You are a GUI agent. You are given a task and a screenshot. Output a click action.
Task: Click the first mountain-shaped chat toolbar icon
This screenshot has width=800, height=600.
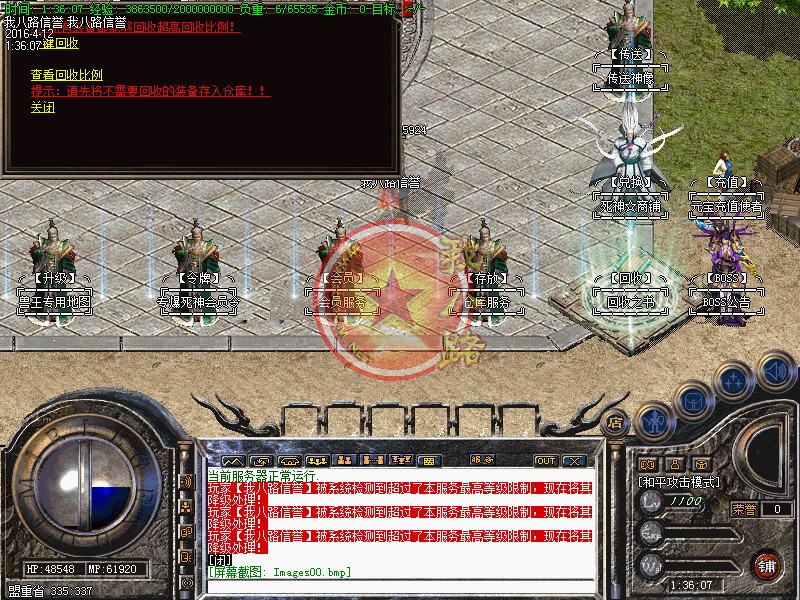(x=232, y=461)
